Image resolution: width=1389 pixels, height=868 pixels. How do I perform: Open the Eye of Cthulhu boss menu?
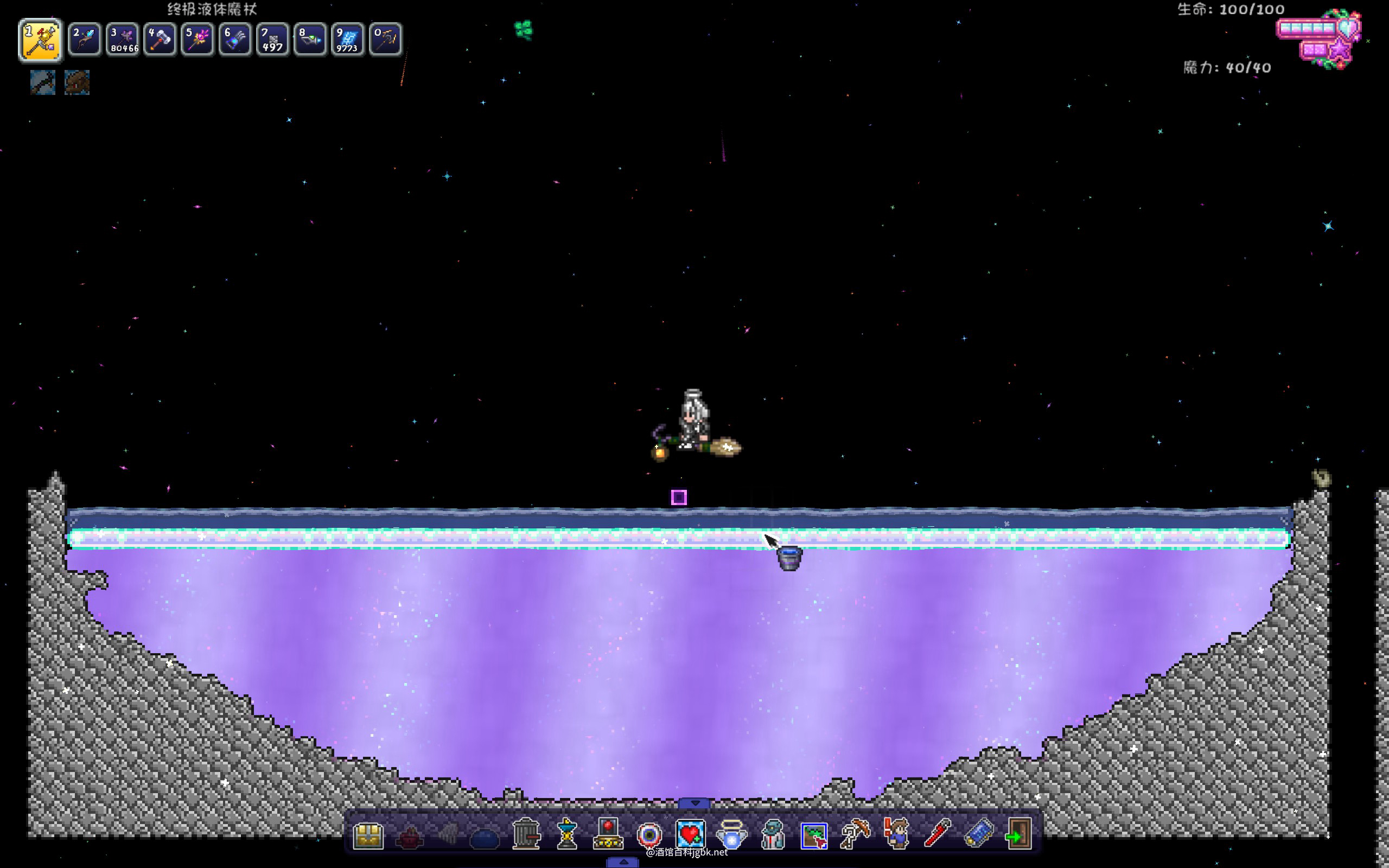coord(649,835)
